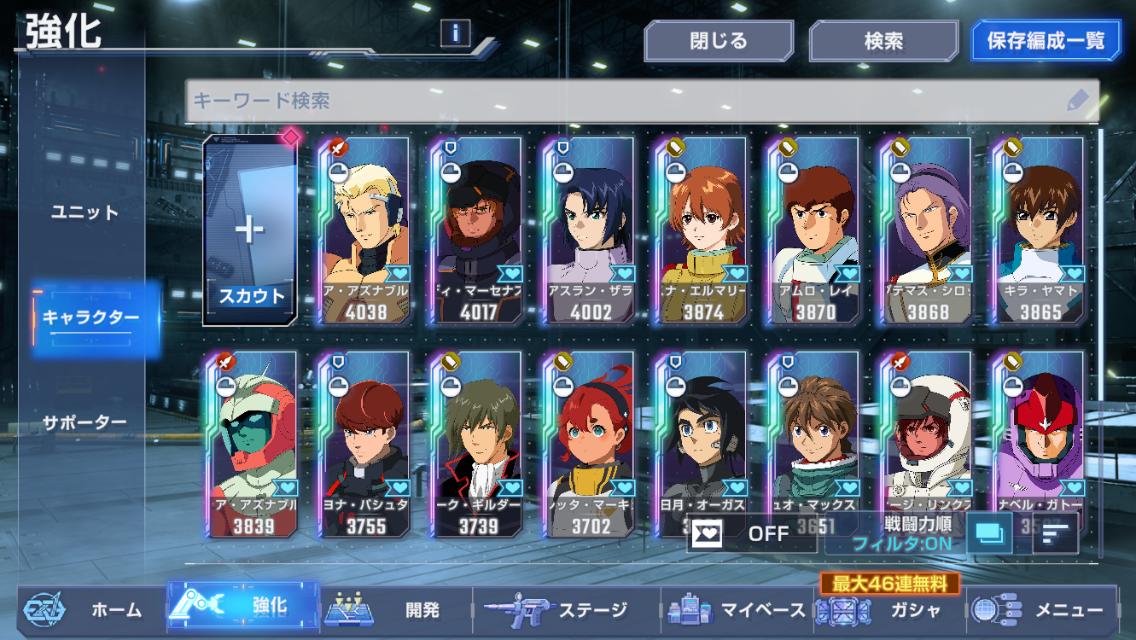Screen dimensions: 1136x640
Task: Tap the スカウト scout card
Action: [251, 230]
